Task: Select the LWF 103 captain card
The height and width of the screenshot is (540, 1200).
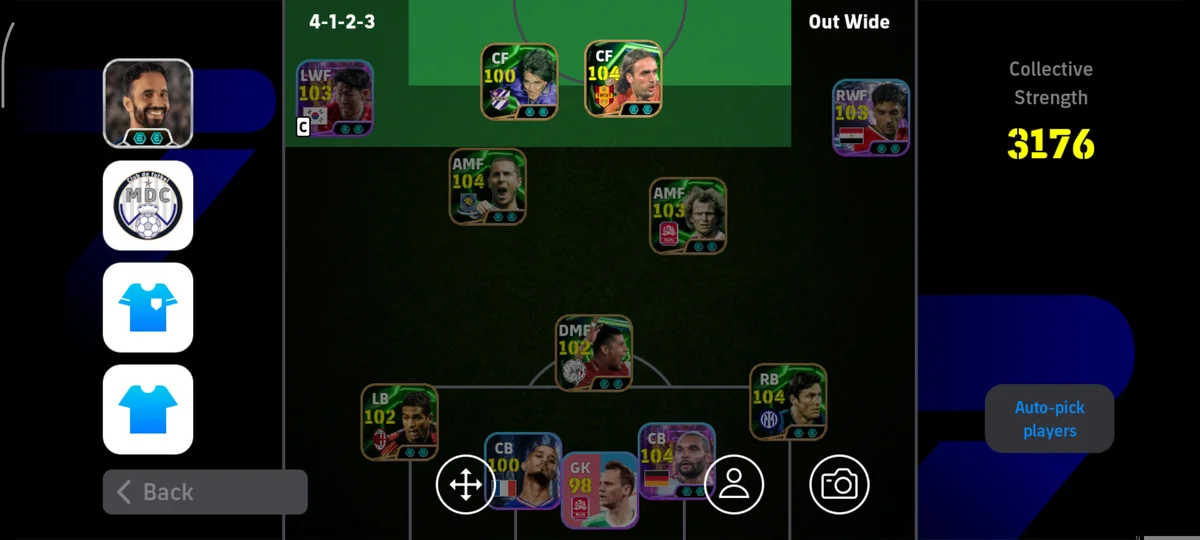Action: 335,98
